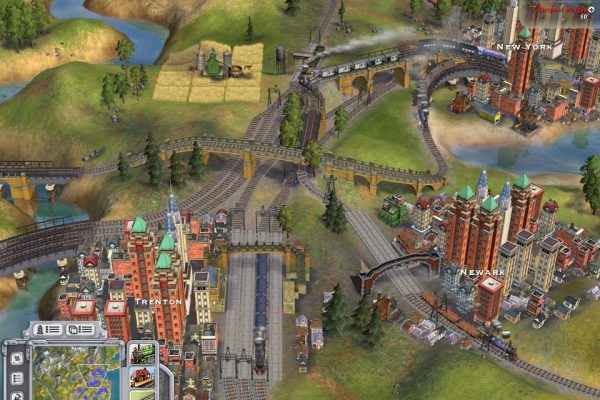Click the minimap overview
This screenshot has width=600, height=400.
click(75, 369)
